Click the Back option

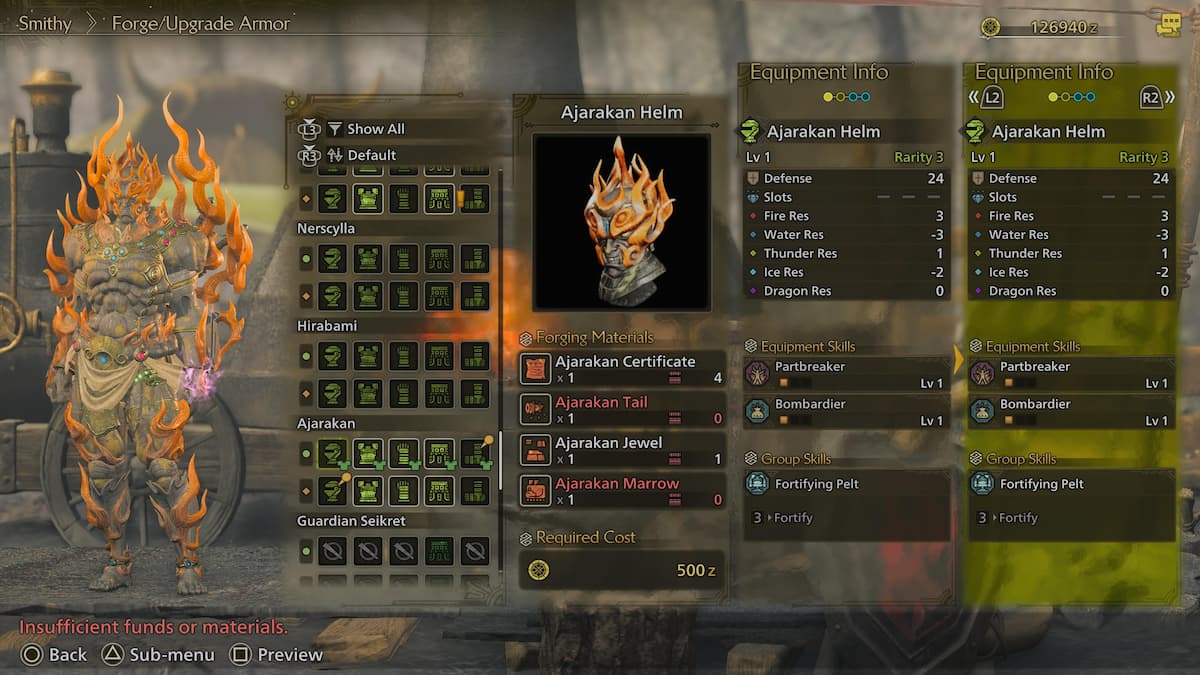tap(55, 655)
